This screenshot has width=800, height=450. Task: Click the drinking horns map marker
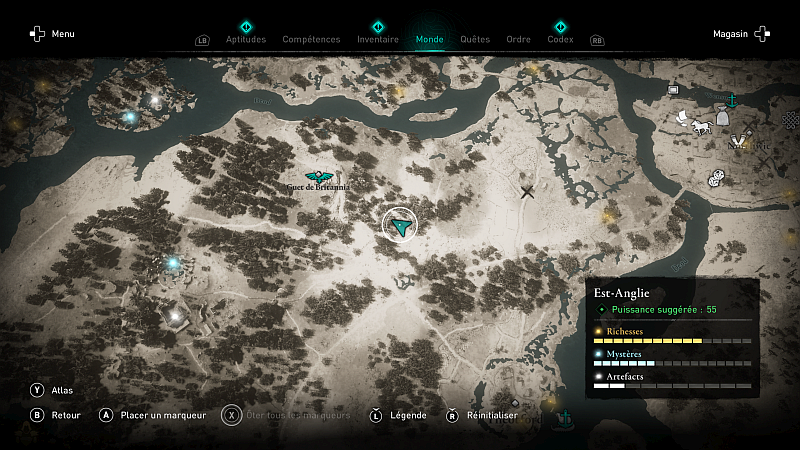742,140
